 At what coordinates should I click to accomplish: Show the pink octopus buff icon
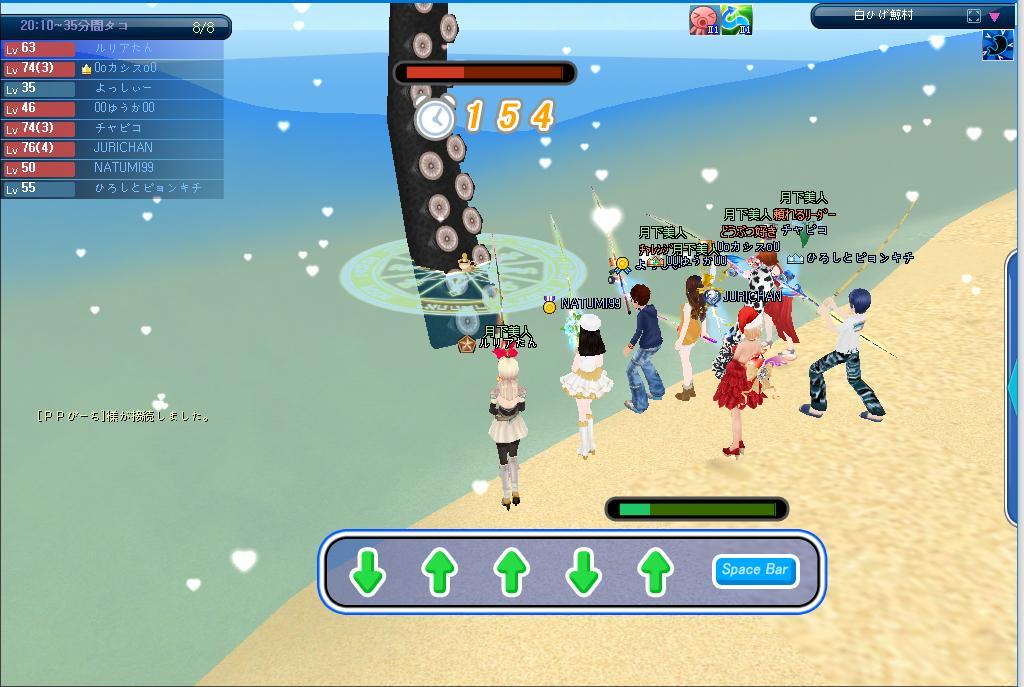pyautogui.click(x=704, y=19)
